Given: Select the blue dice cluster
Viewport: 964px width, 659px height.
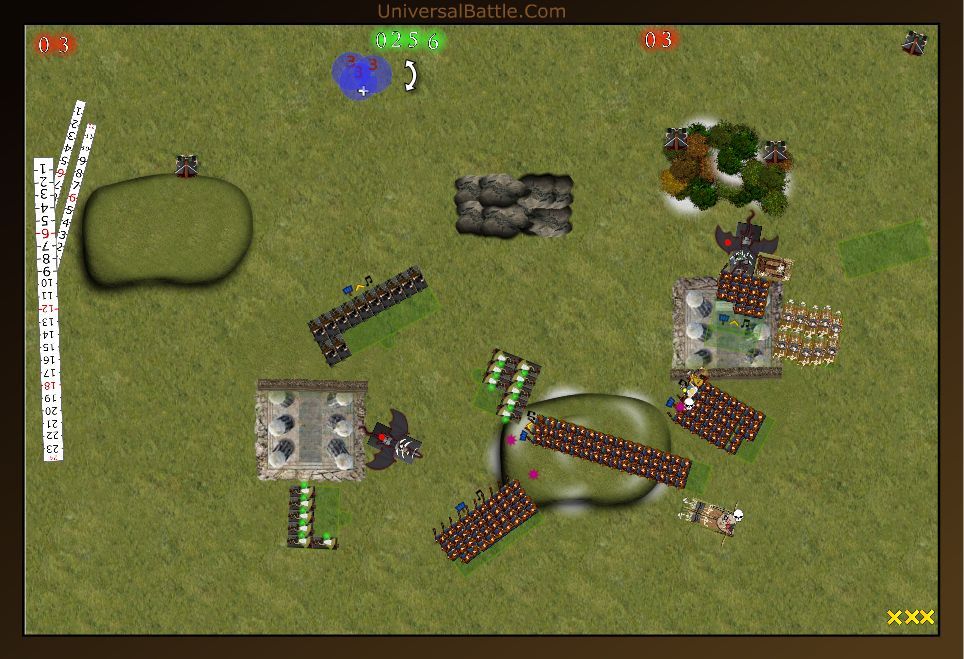Looking at the screenshot, I should point(360,76).
